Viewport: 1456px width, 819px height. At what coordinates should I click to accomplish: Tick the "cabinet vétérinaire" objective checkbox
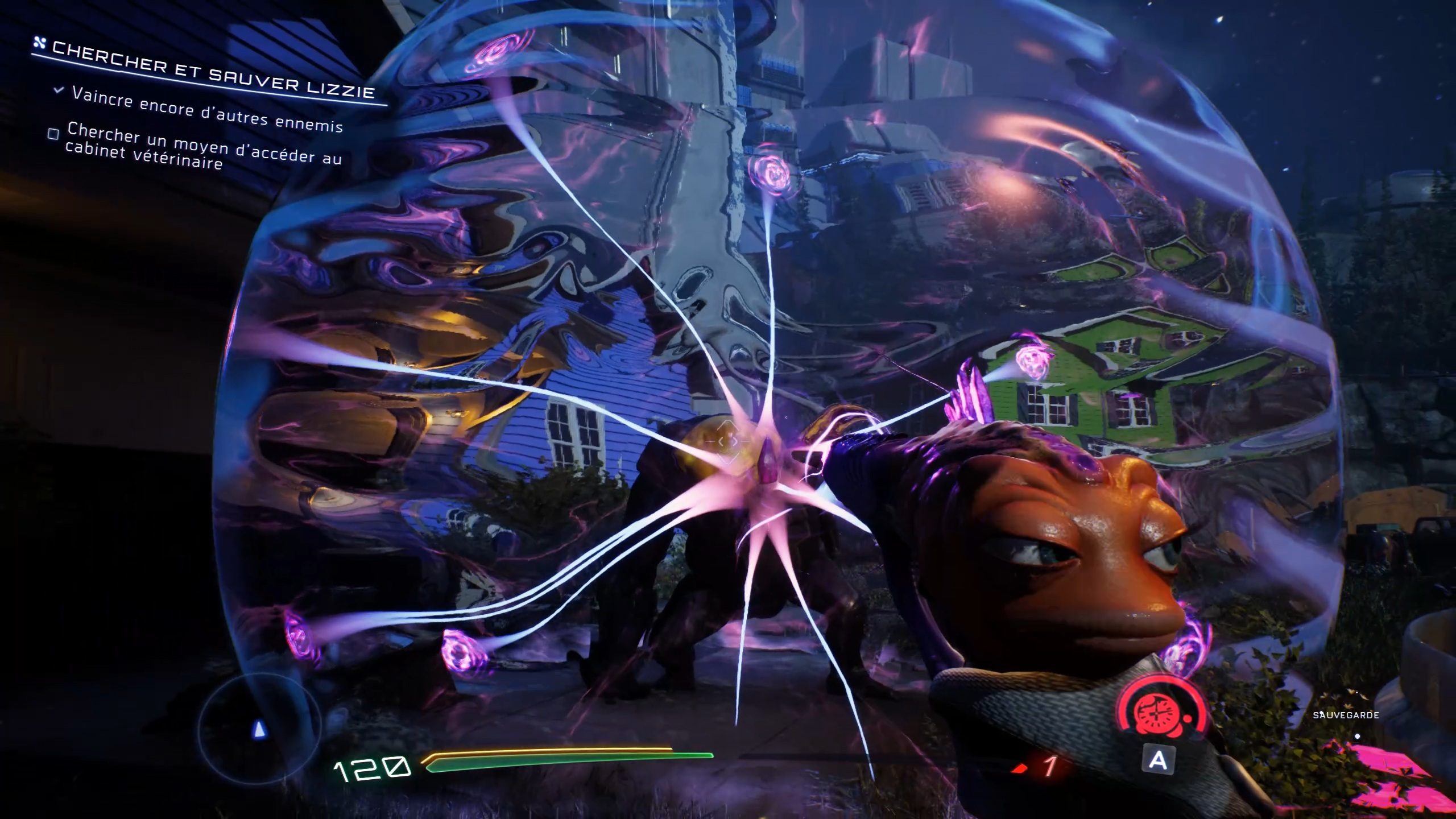[53, 135]
